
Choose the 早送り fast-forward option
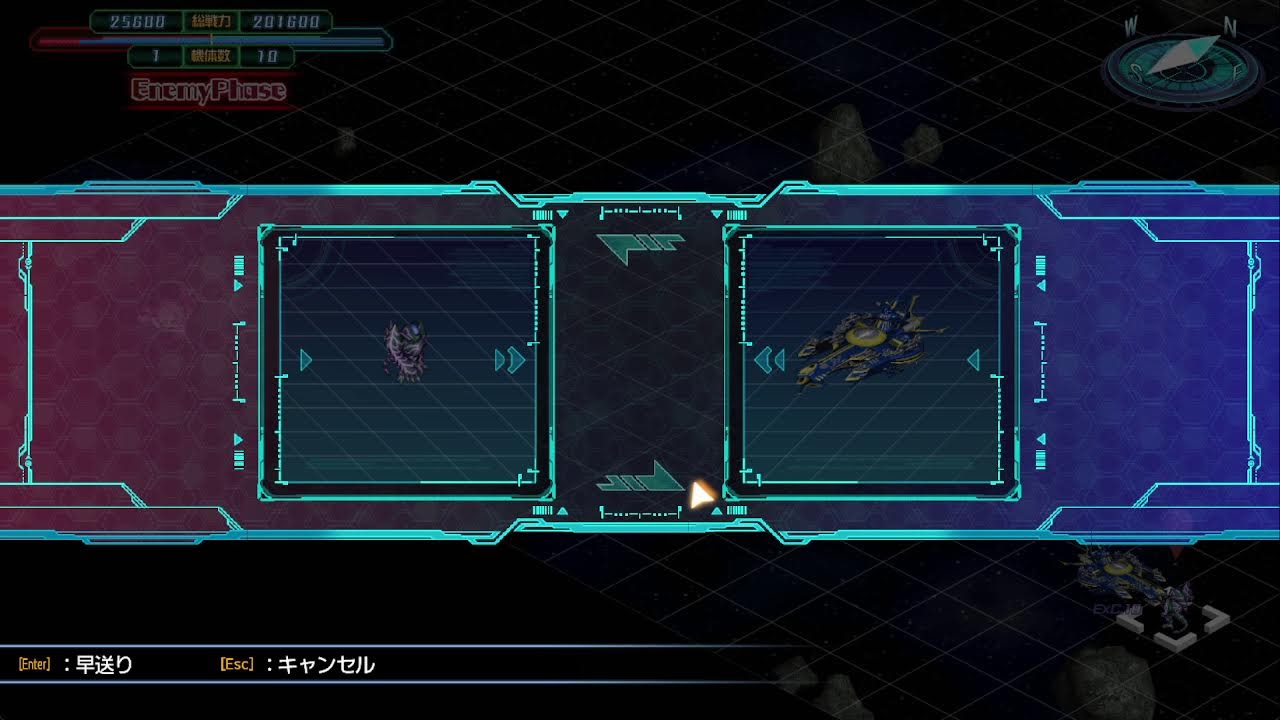coord(104,665)
